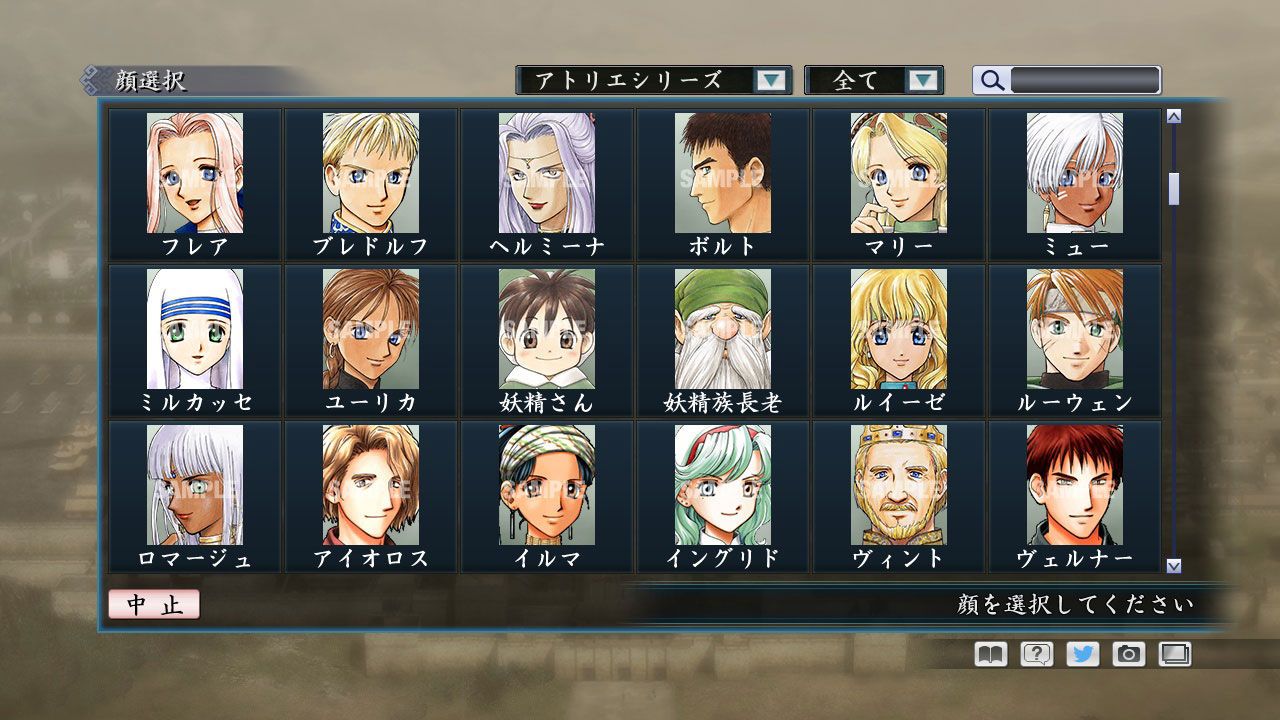Click the magnifying glass search icon

point(991,80)
